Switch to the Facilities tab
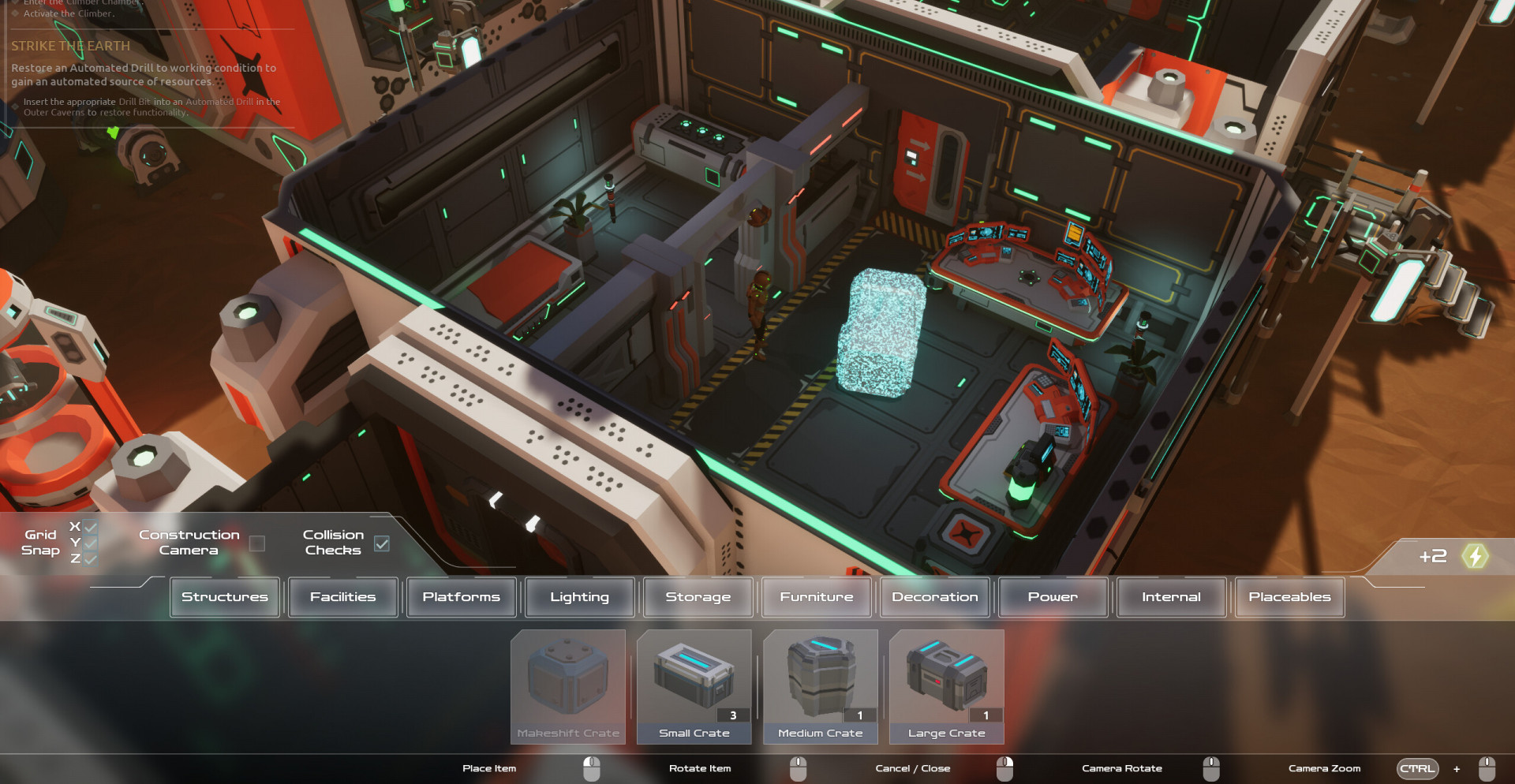 pyautogui.click(x=343, y=597)
